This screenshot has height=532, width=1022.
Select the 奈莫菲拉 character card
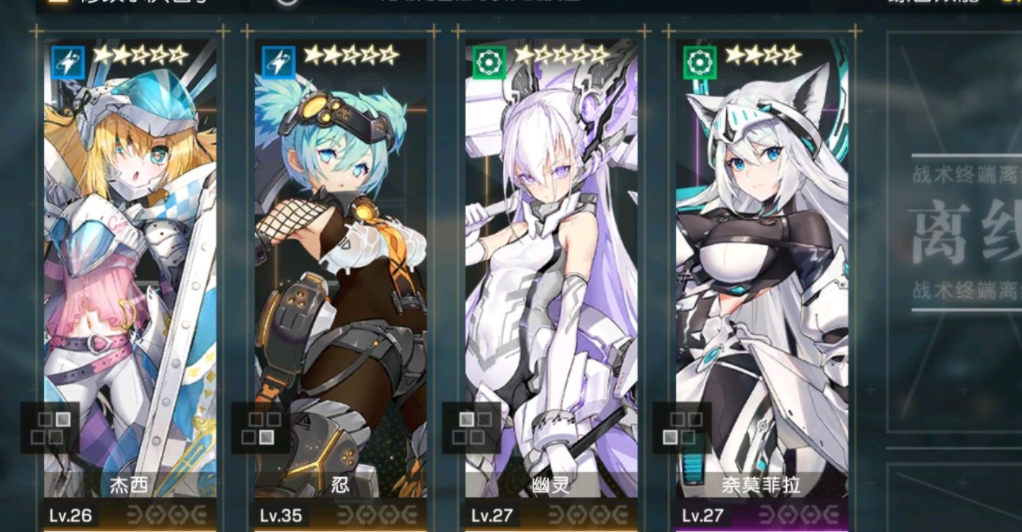coord(762,280)
